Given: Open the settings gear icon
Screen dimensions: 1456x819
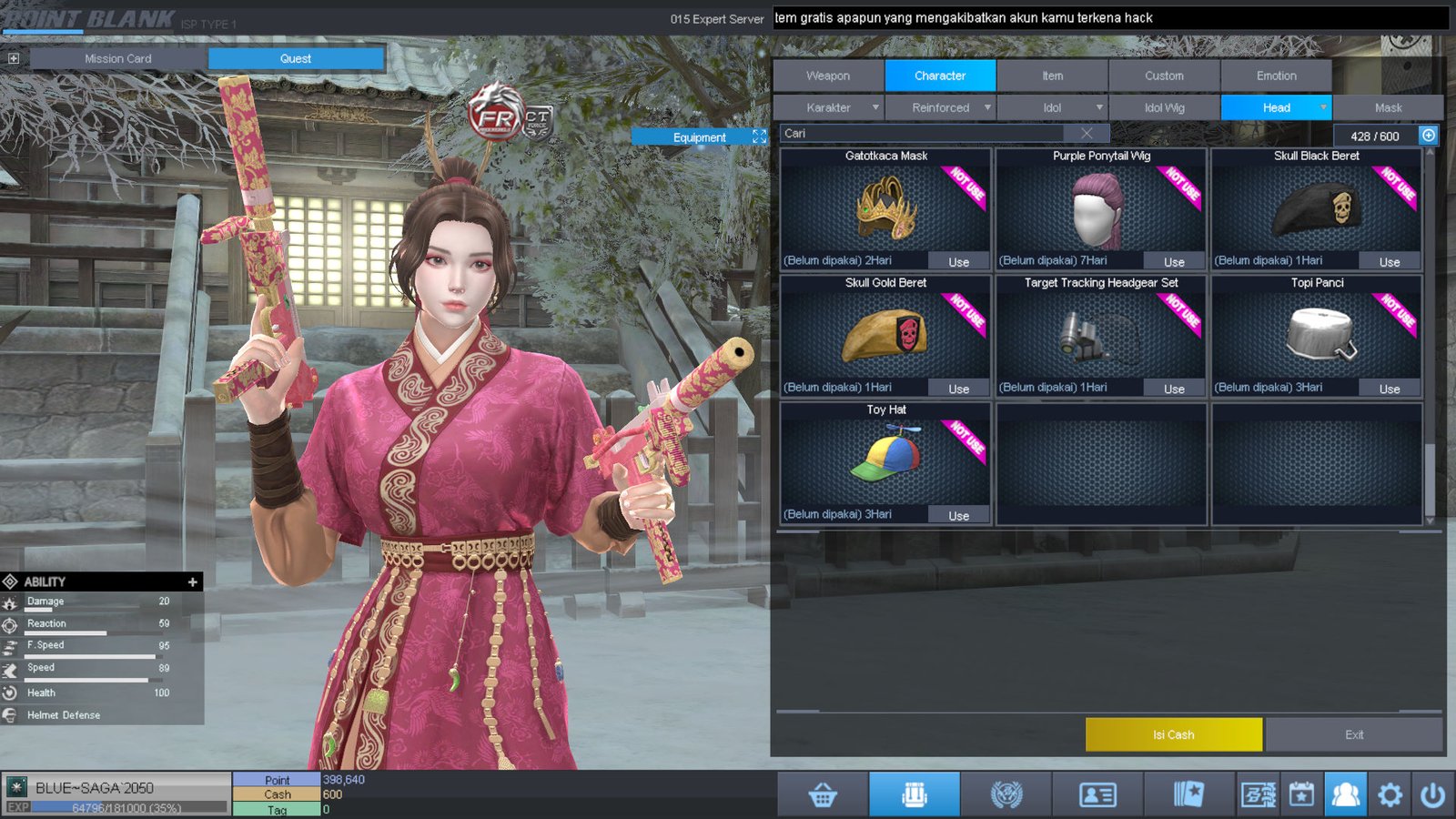Looking at the screenshot, I should pyautogui.click(x=1390, y=795).
